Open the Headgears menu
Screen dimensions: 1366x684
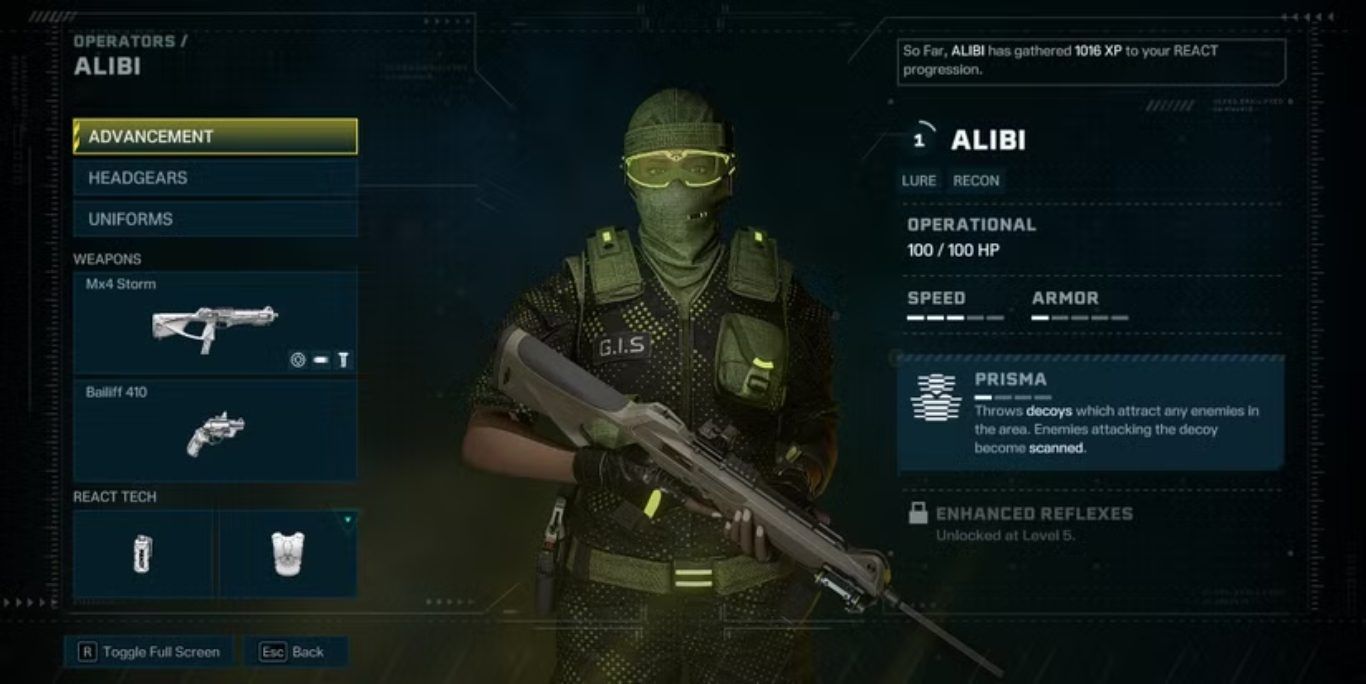click(x=215, y=178)
